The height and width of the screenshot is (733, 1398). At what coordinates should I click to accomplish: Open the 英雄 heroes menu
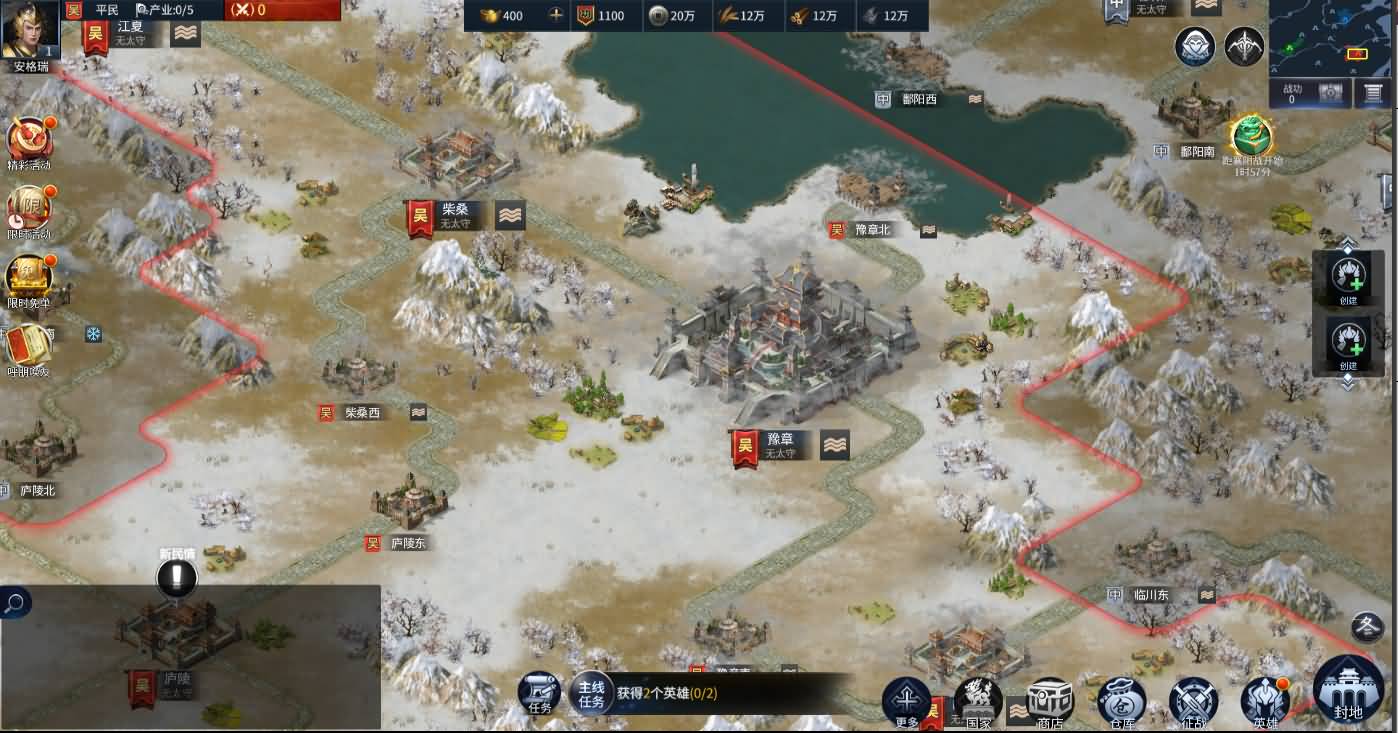pyautogui.click(x=1265, y=700)
